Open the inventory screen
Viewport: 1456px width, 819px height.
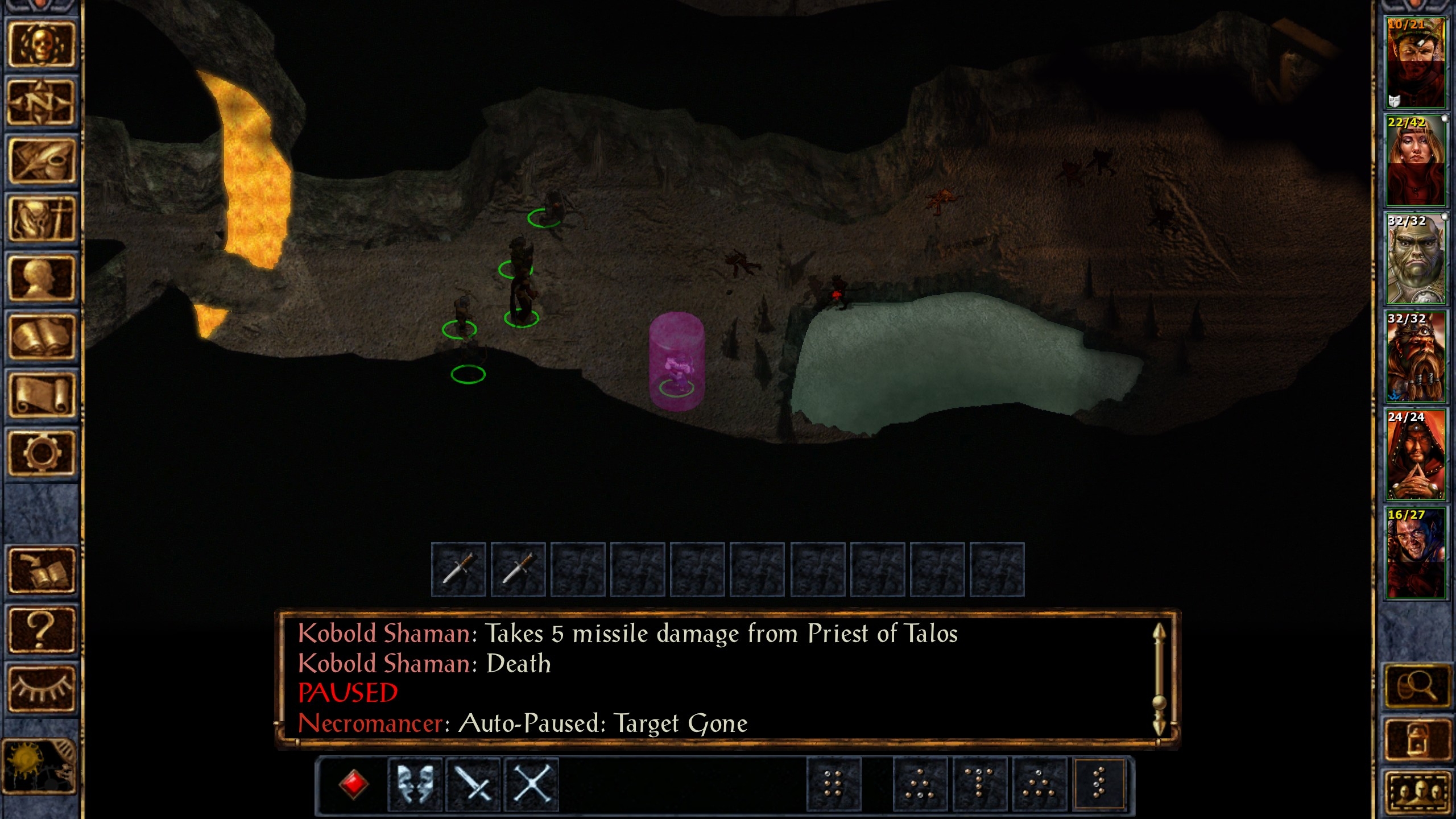pyautogui.click(x=41, y=220)
